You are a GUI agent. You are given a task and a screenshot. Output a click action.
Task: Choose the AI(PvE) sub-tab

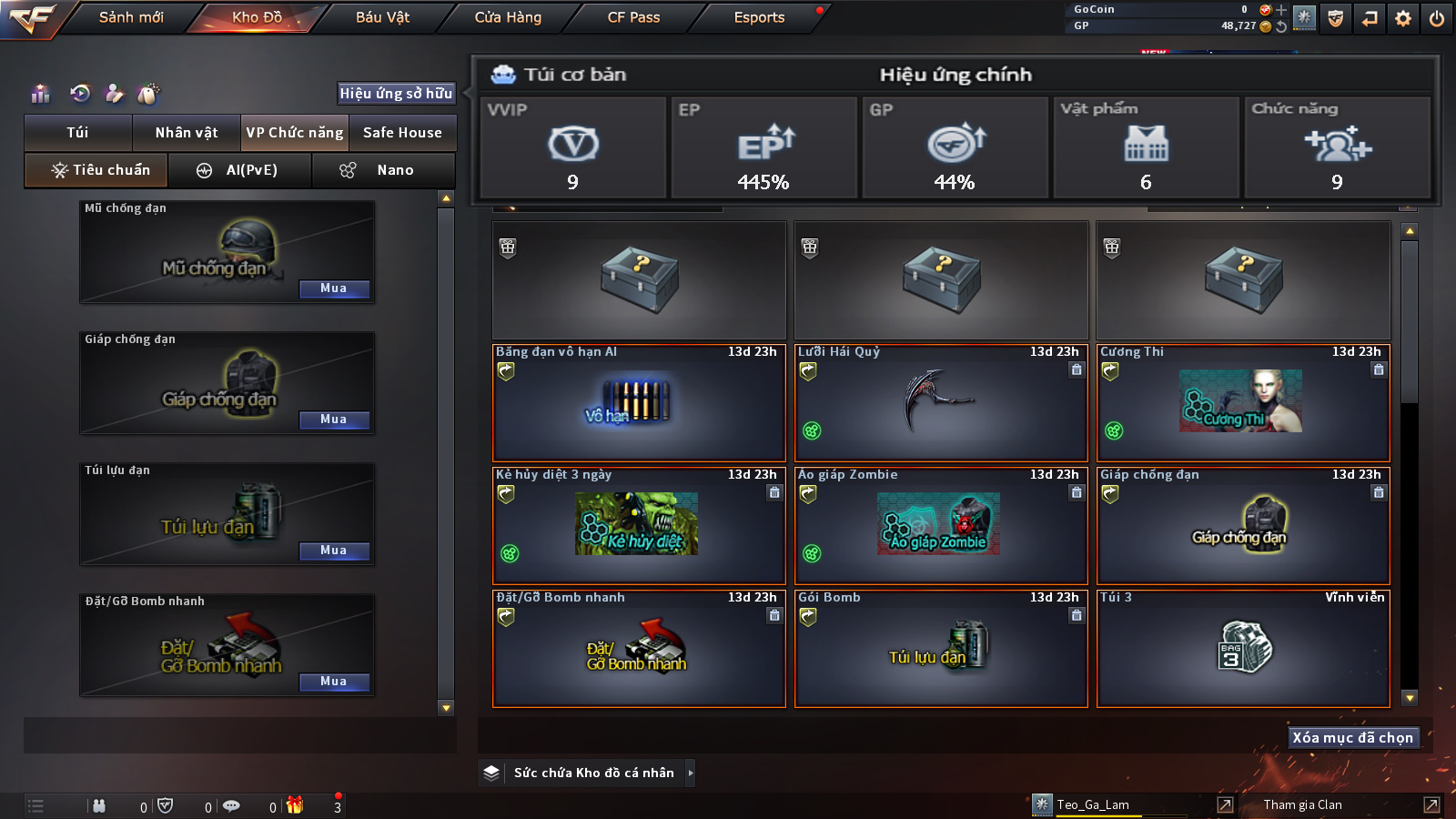click(240, 170)
